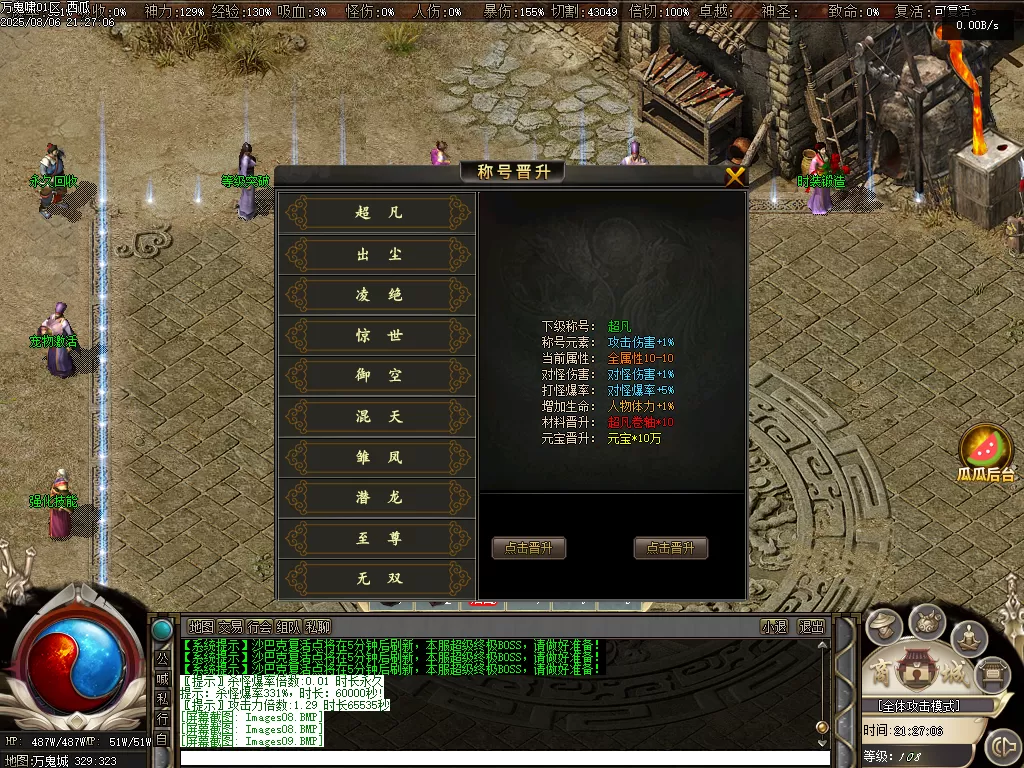
Task: Click the right 点击晋升 promote button
Action: pyautogui.click(x=671, y=548)
